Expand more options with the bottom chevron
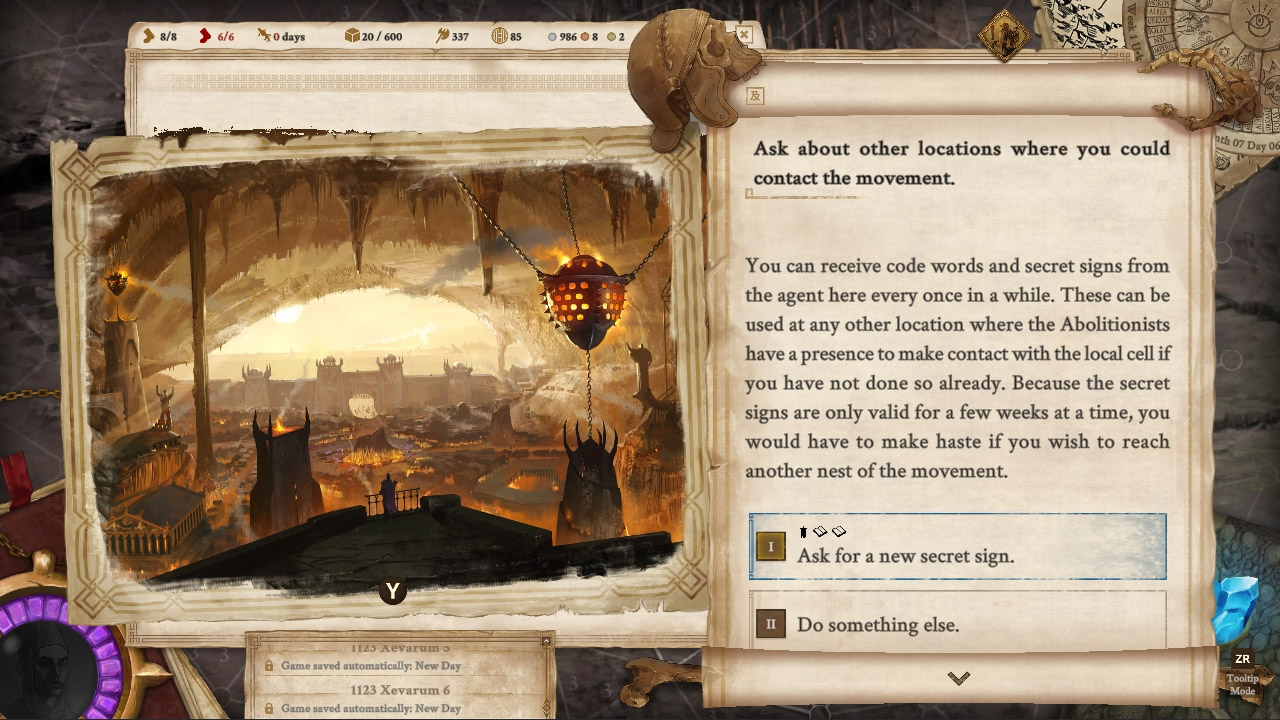 click(x=959, y=677)
